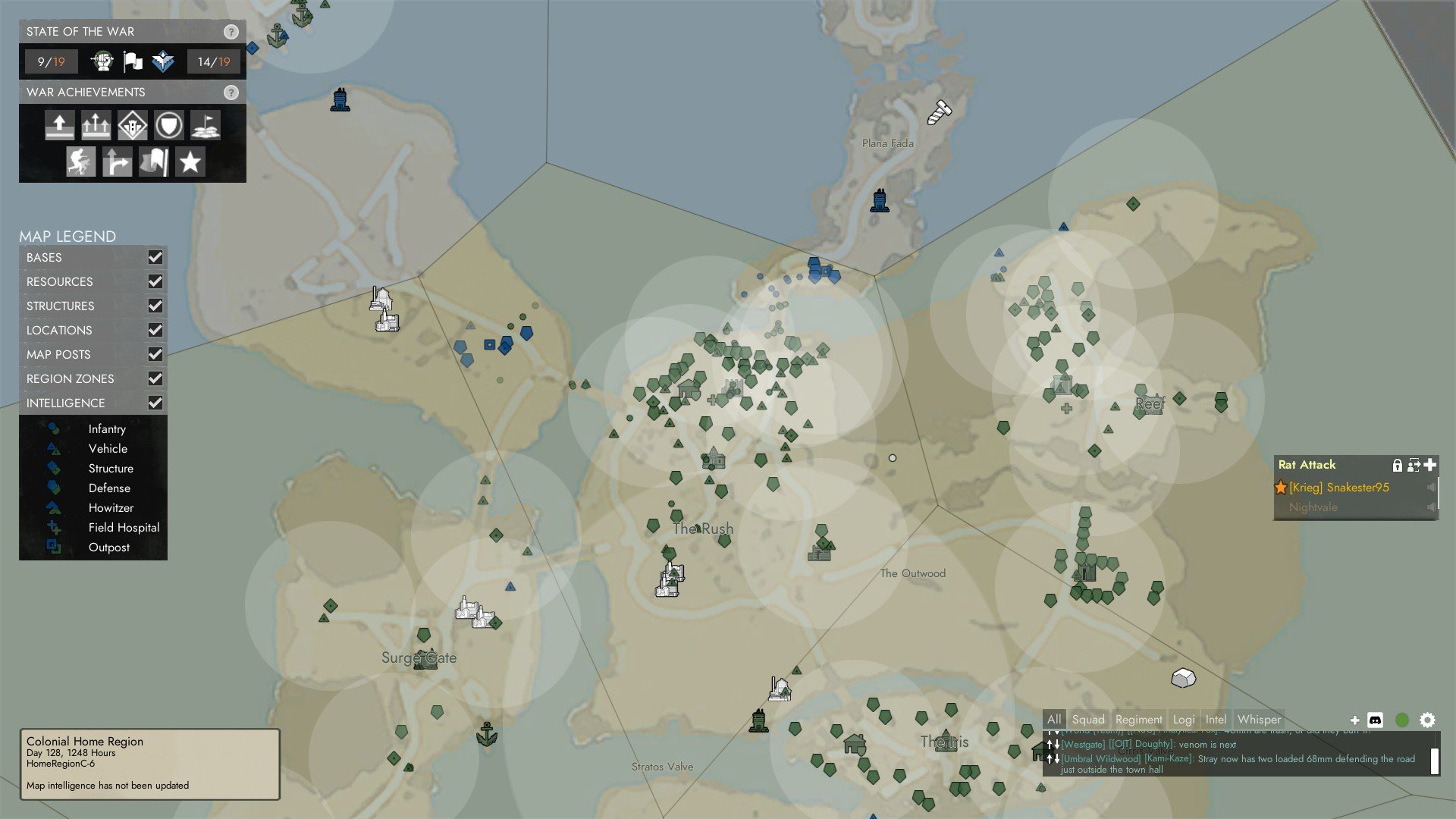Click the star achievement icon in War Achievements

tap(190, 161)
